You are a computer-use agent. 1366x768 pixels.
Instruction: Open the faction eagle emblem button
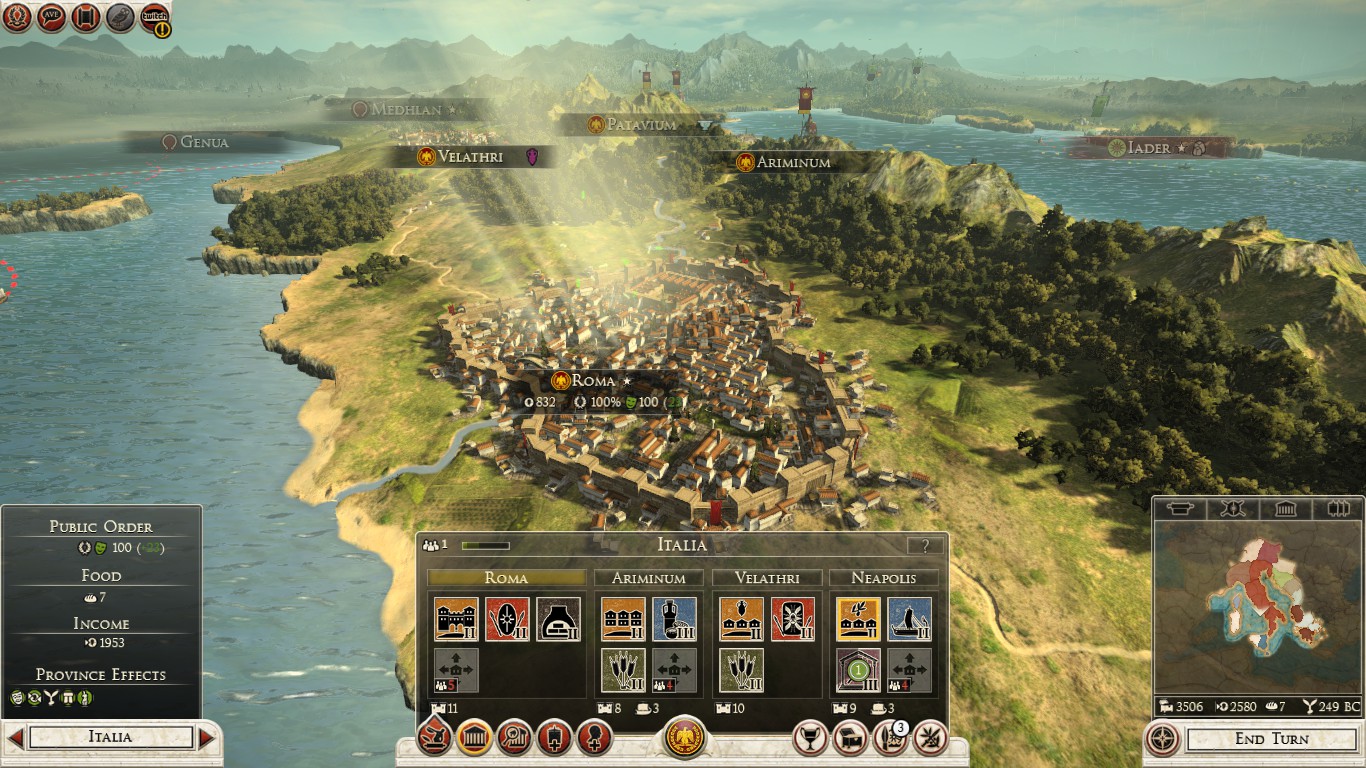tap(684, 738)
